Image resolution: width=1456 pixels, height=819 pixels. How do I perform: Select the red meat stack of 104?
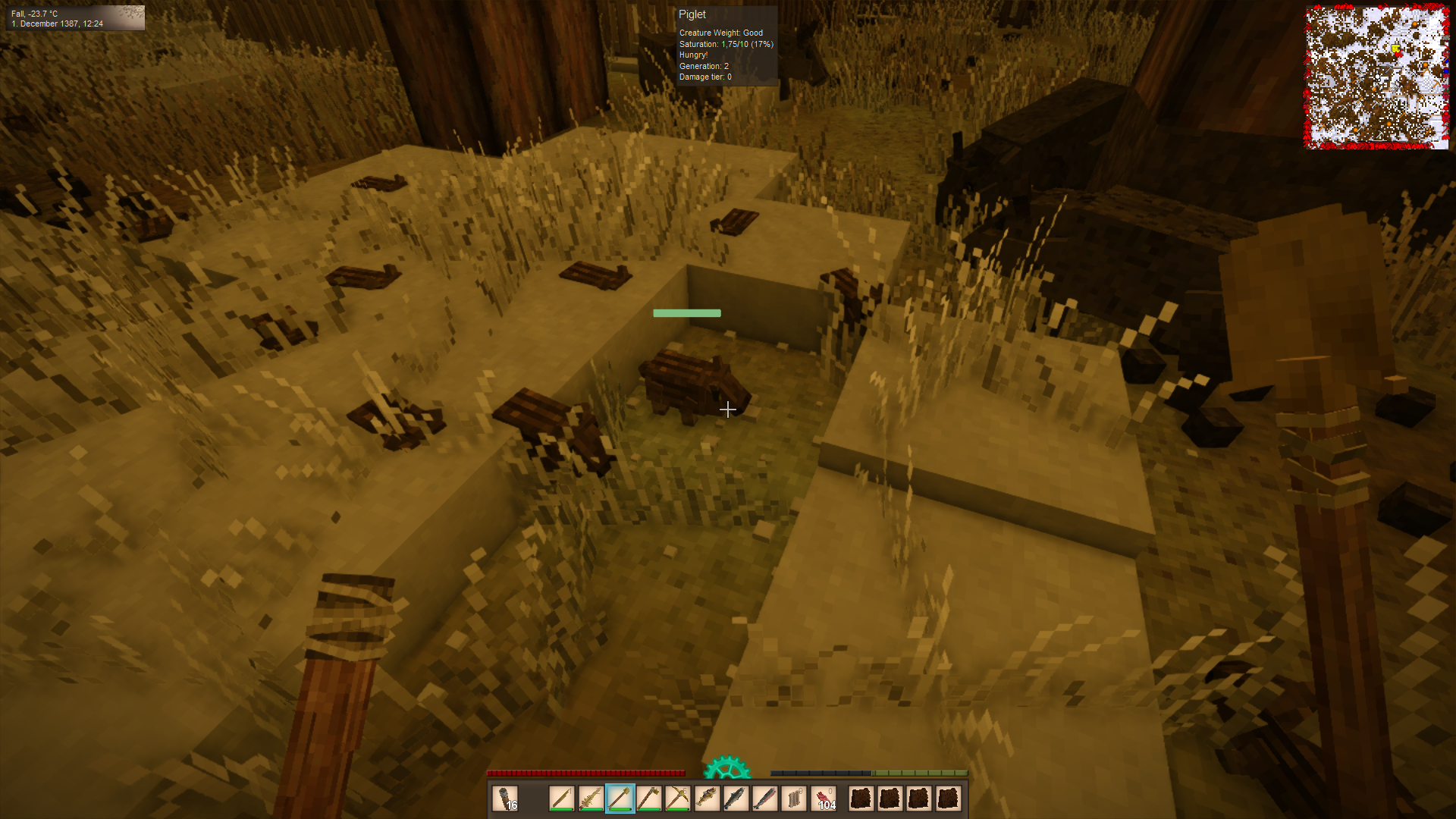point(824,799)
